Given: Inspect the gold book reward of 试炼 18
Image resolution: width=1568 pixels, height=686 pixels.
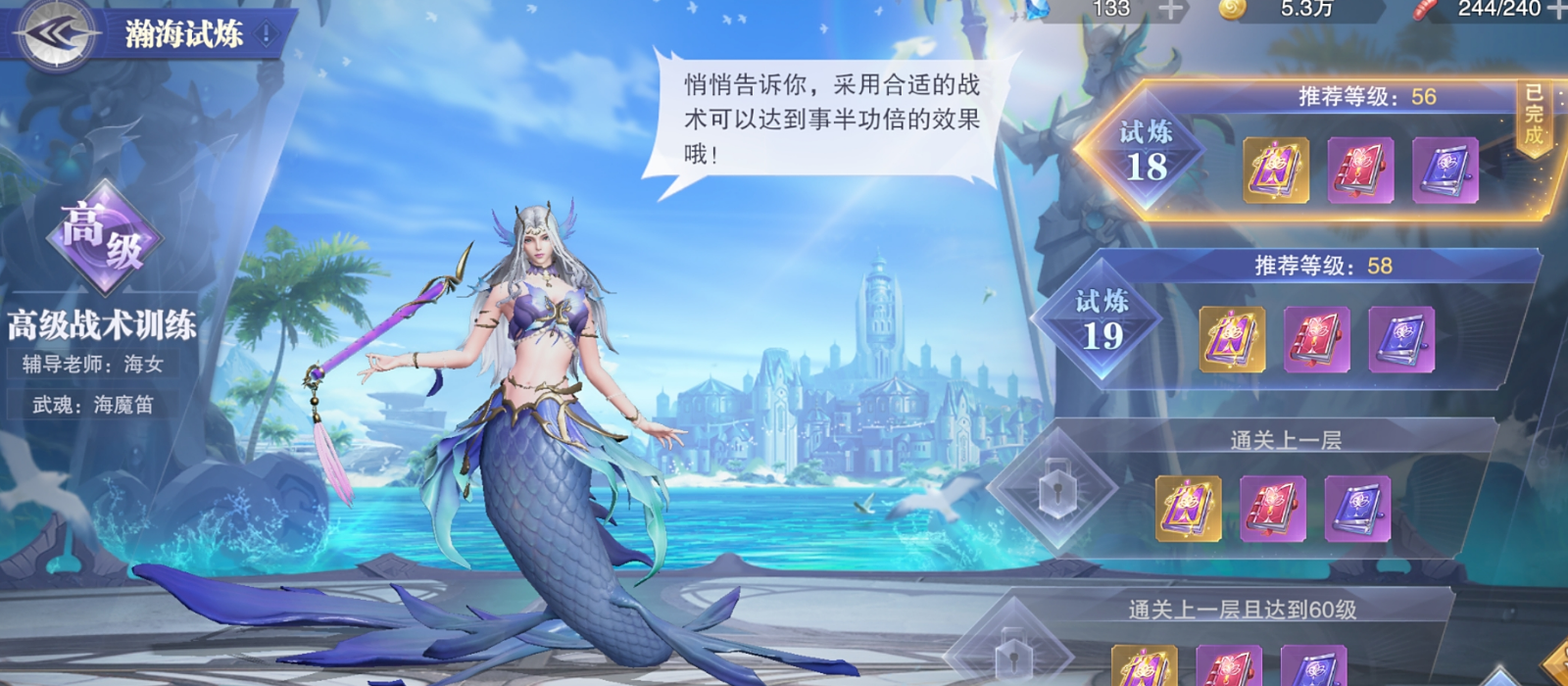Looking at the screenshot, I should coord(1276,171).
